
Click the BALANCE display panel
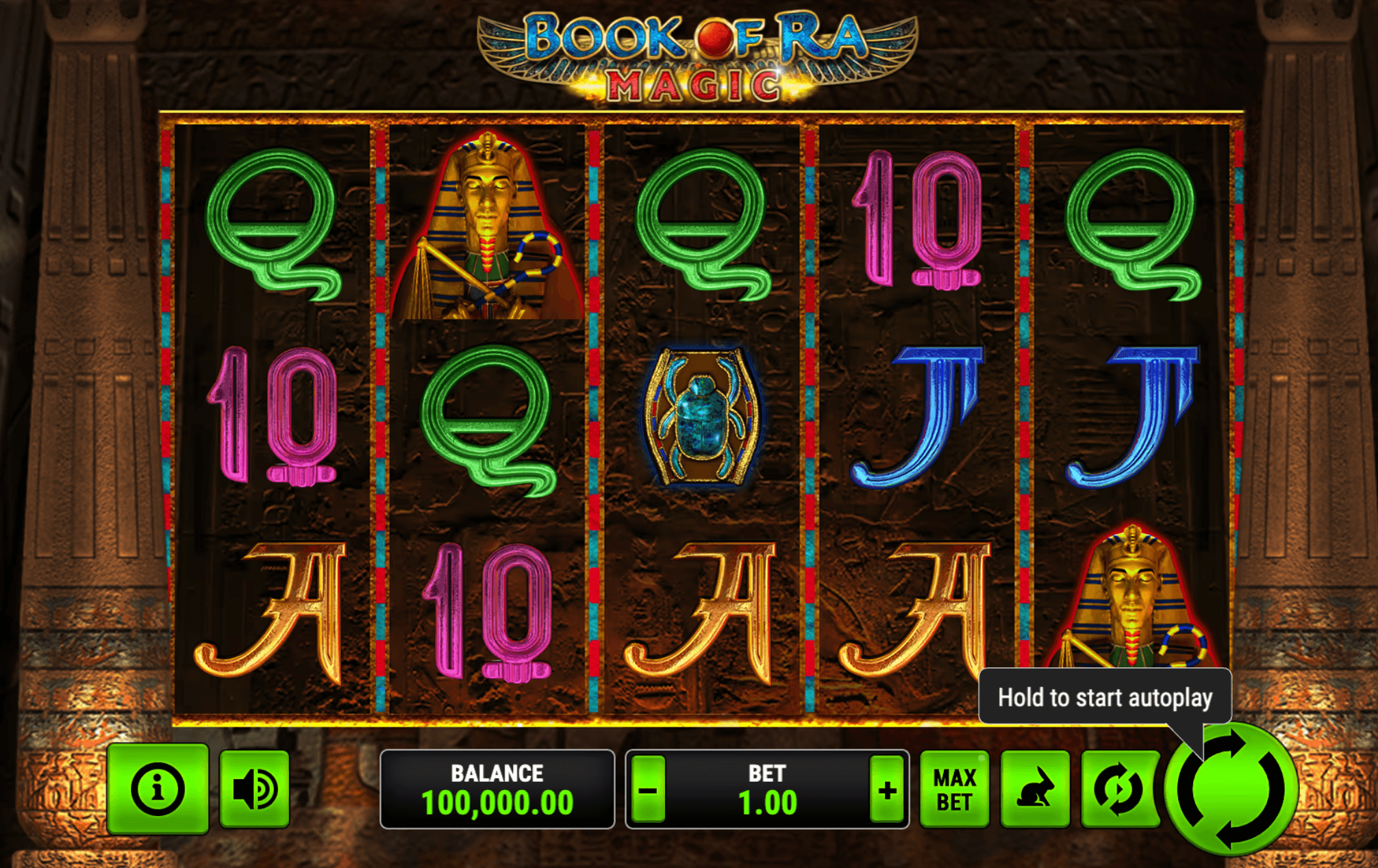(x=497, y=791)
